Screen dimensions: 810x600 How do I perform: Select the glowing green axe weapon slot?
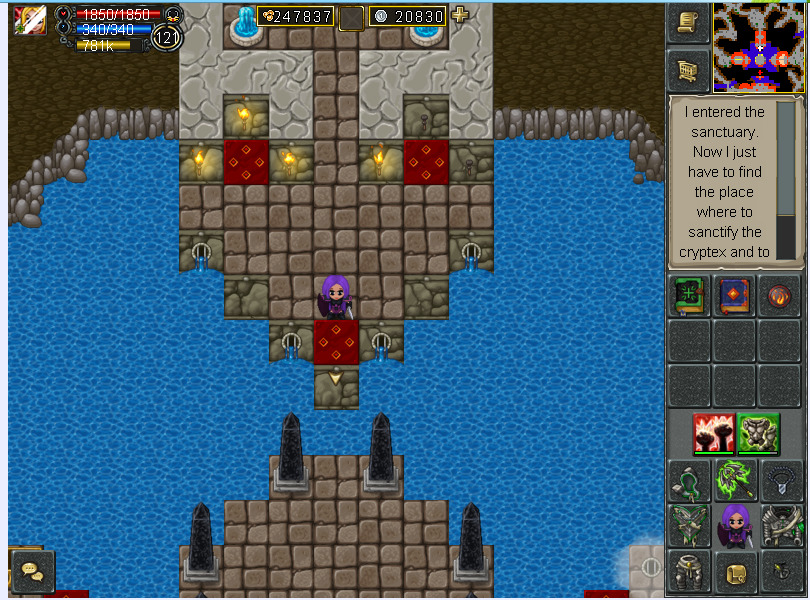735,481
